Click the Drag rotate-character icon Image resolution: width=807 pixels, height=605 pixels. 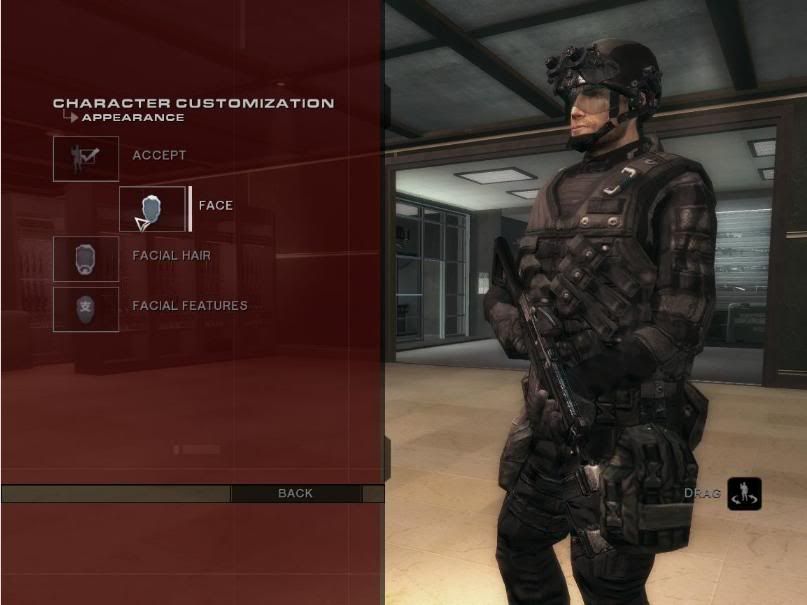[744, 493]
